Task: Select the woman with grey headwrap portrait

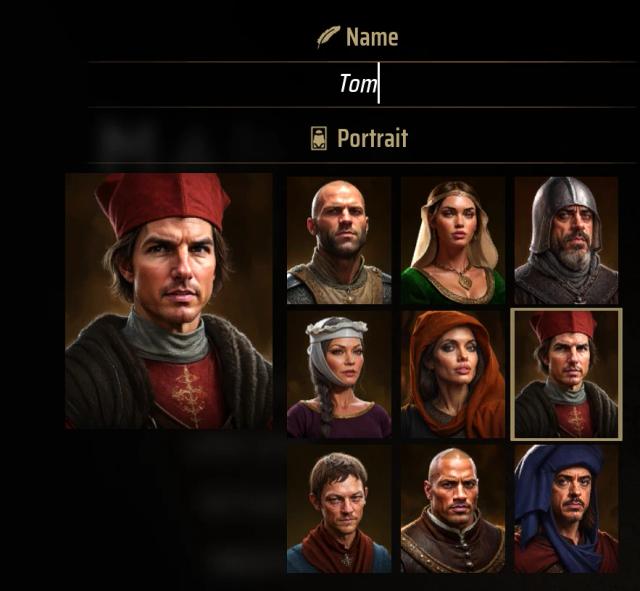Action: [338, 374]
